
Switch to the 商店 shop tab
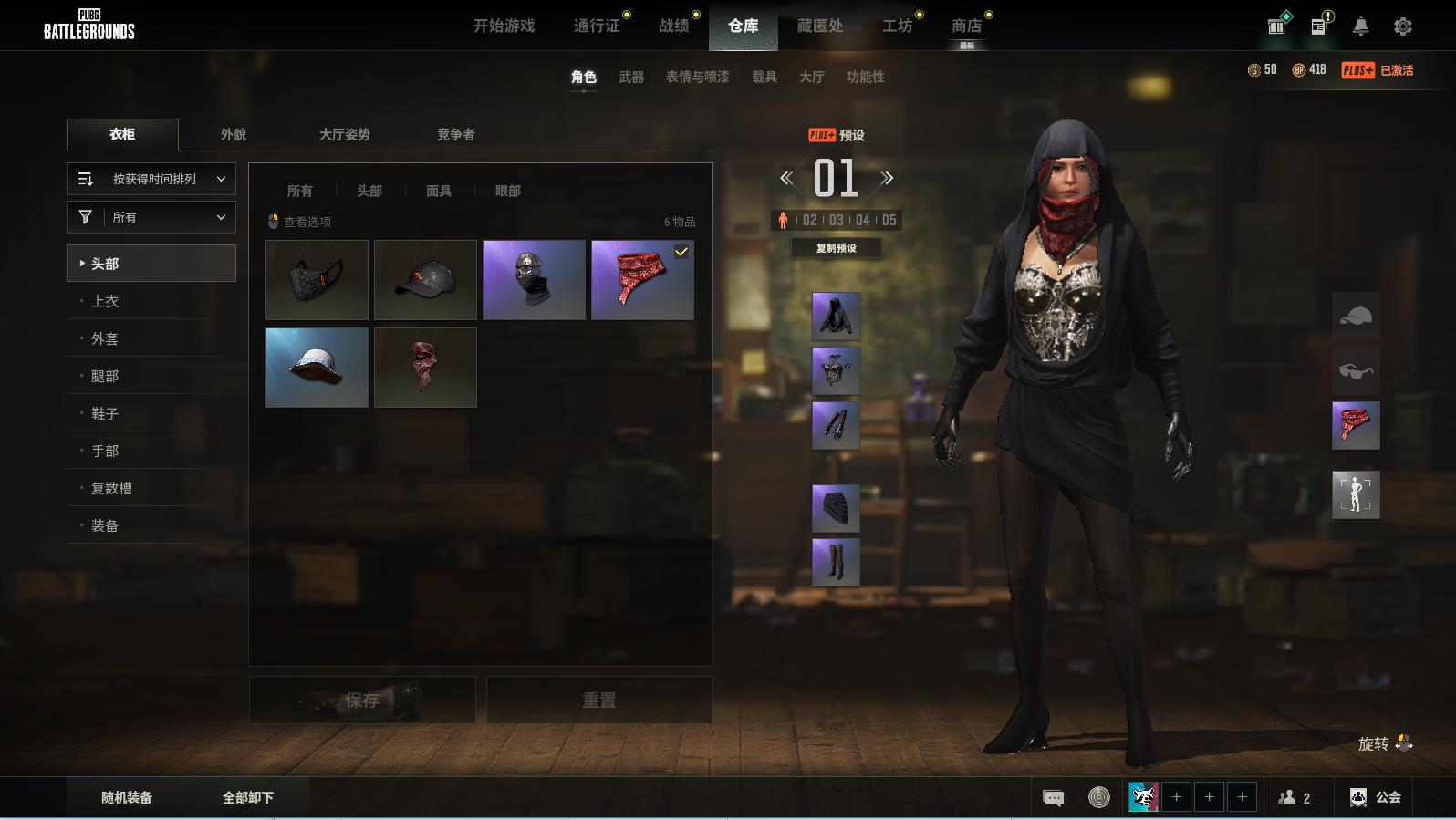[x=966, y=26]
